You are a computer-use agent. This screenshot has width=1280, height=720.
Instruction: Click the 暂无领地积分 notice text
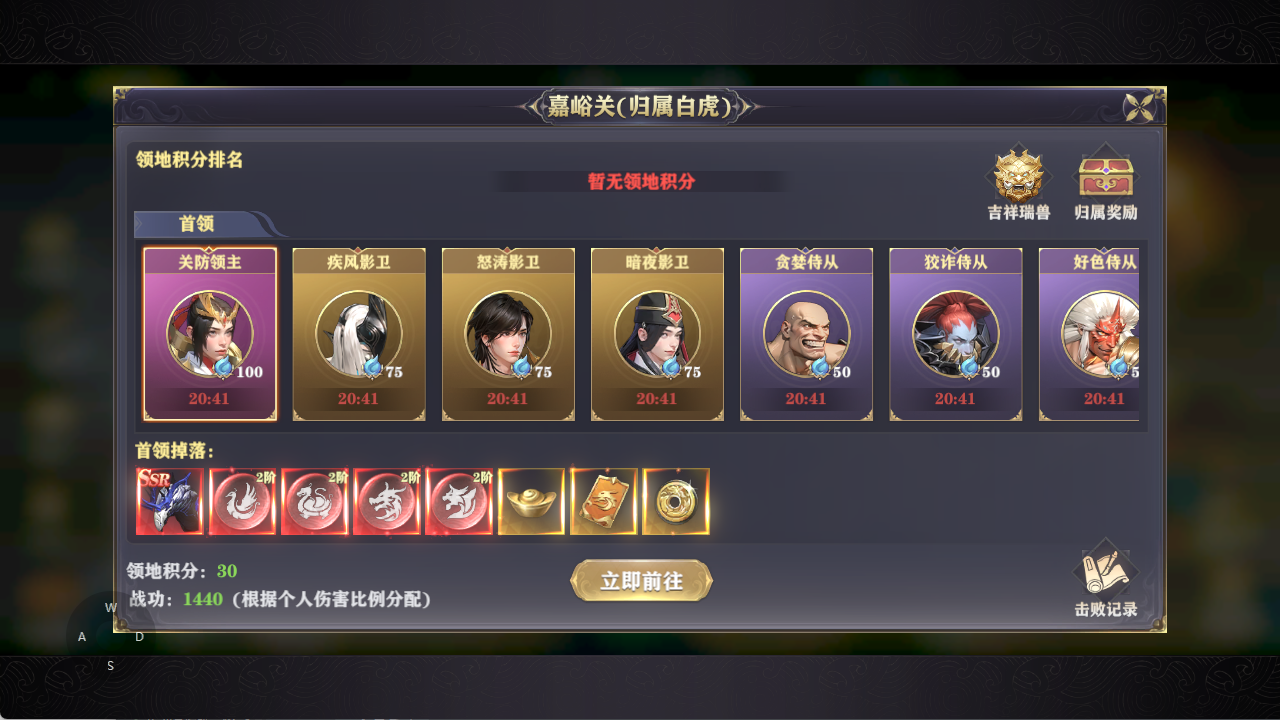[x=640, y=183]
